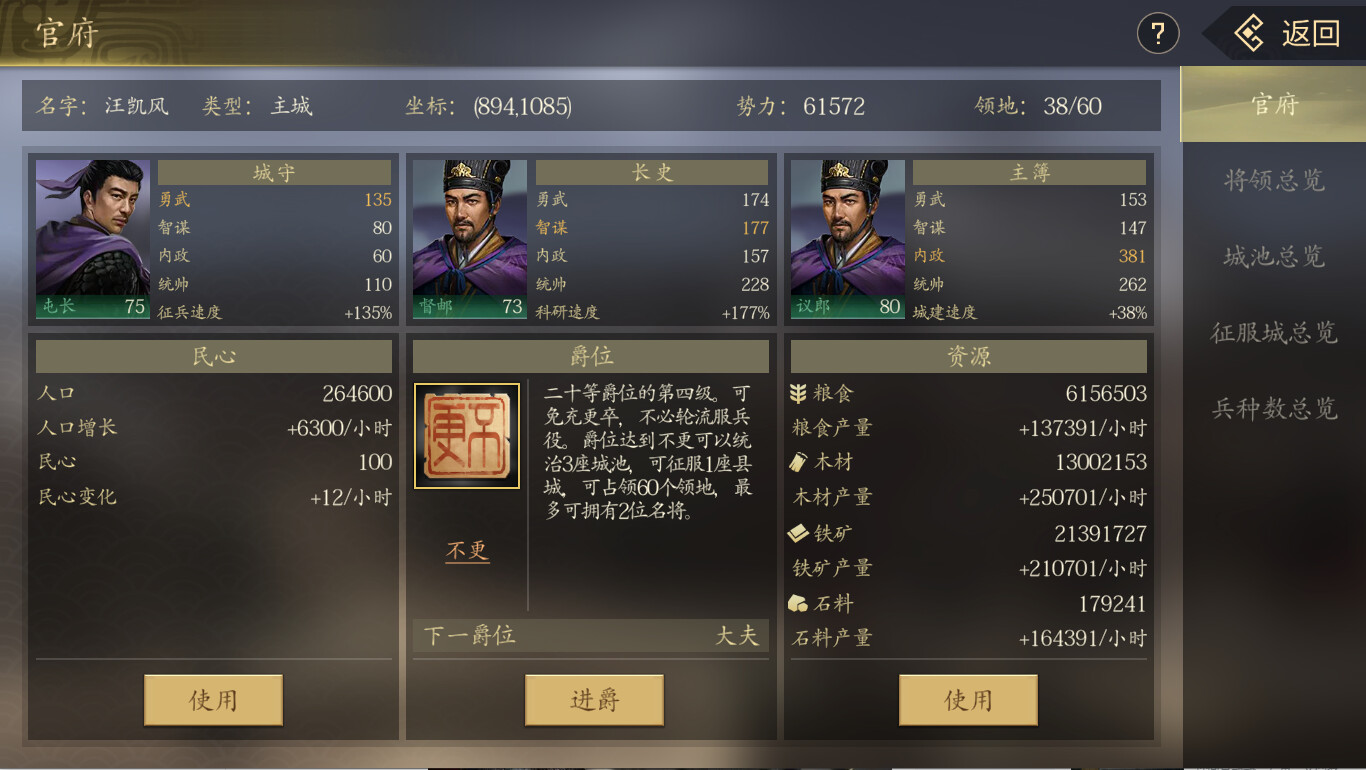Click the 不更 rank seal emblem

[x=465, y=435]
